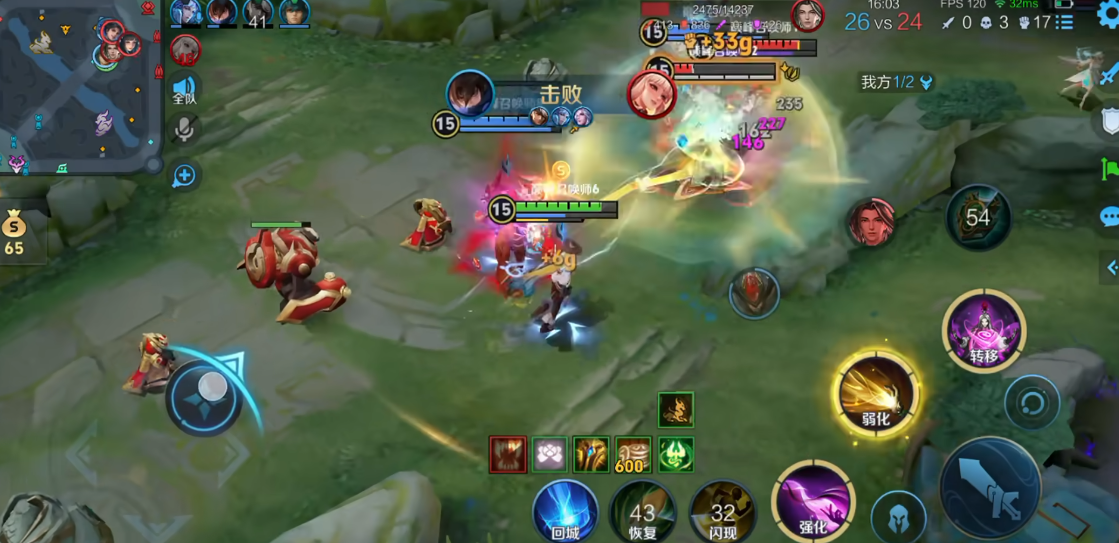This screenshot has height=543, width=1119.
Task: Activate the 闪现 flash spell
Action: (722, 512)
